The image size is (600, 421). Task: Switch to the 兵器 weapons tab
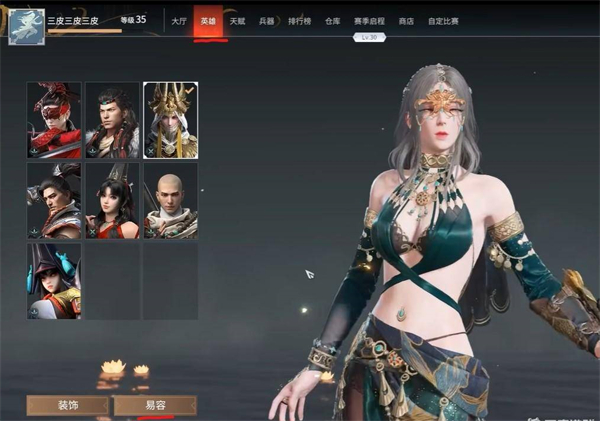pyautogui.click(x=266, y=20)
